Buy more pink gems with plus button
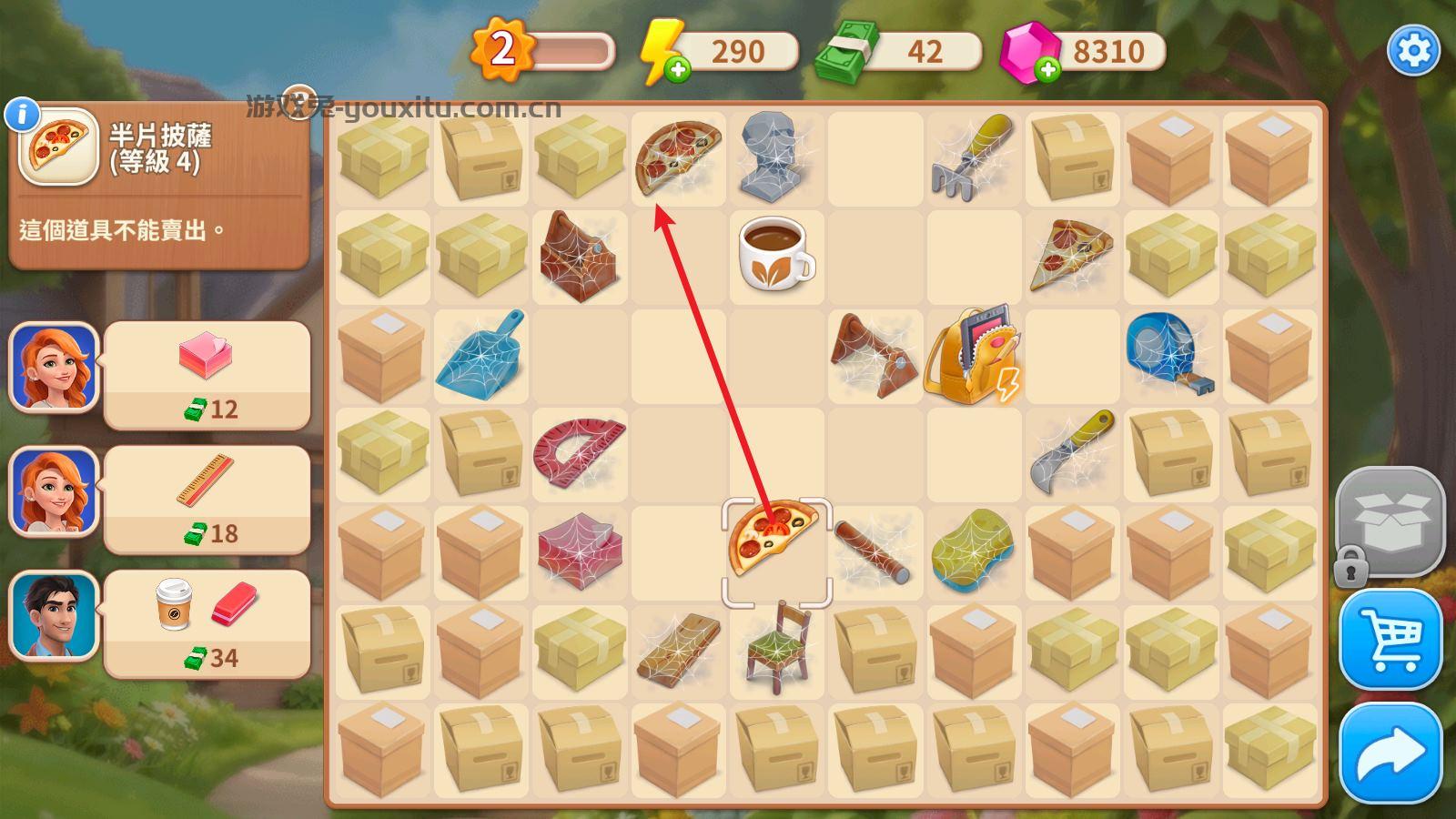This screenshot has height=819, width=1456. 1047,70
